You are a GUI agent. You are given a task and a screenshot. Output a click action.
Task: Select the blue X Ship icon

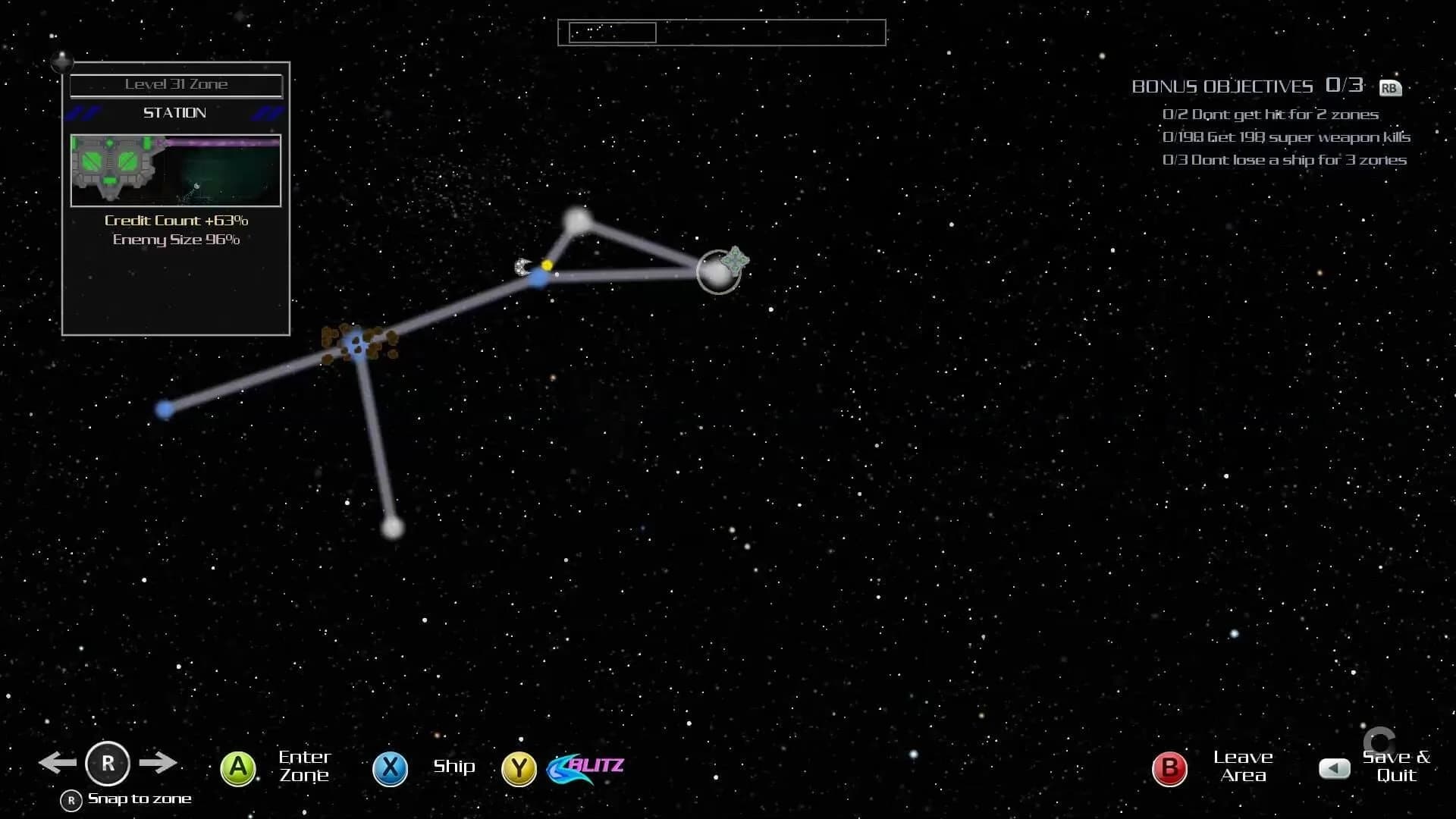[x=390, y=767]
